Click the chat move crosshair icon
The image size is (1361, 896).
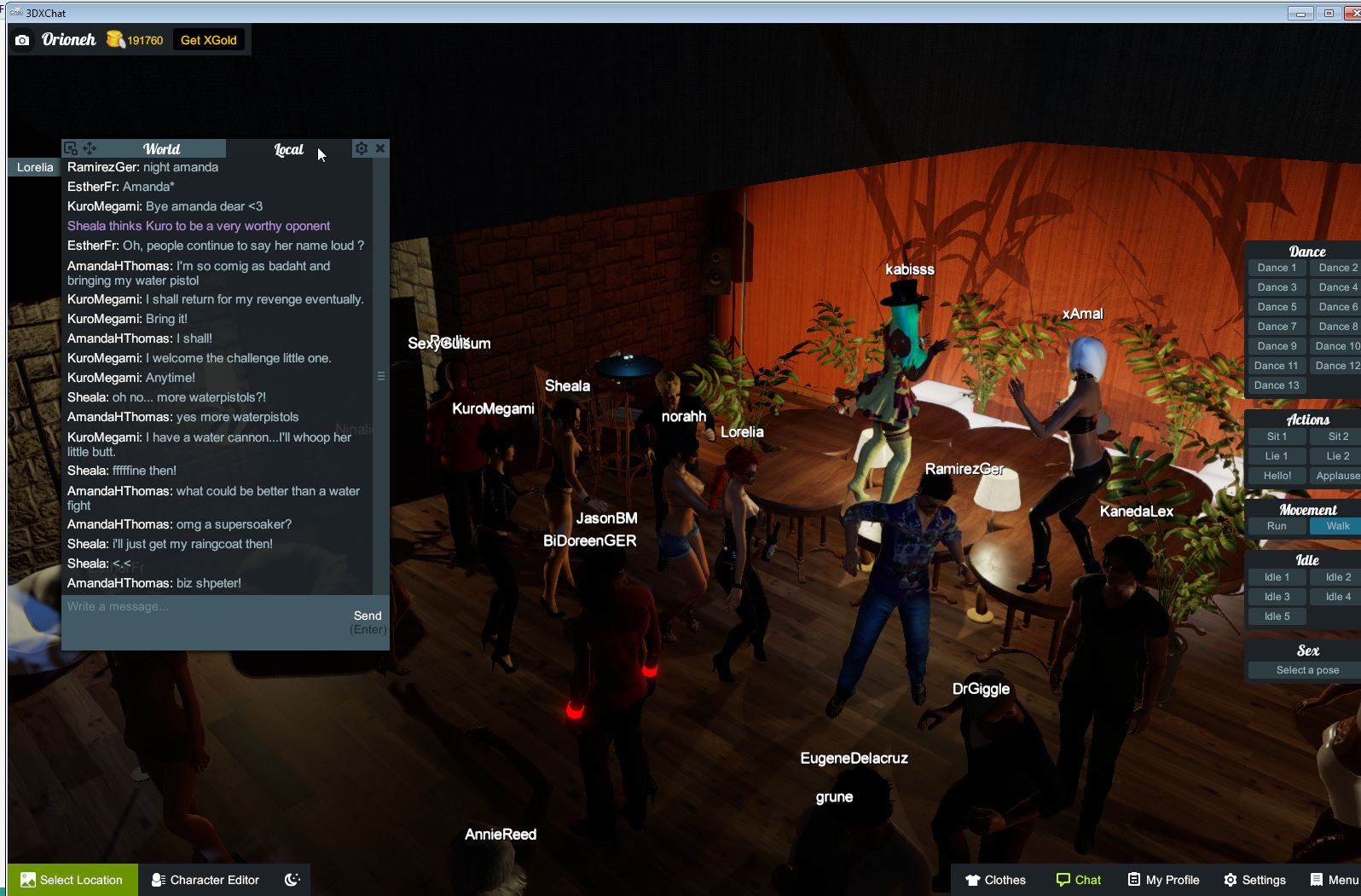[x=90, y=147]
